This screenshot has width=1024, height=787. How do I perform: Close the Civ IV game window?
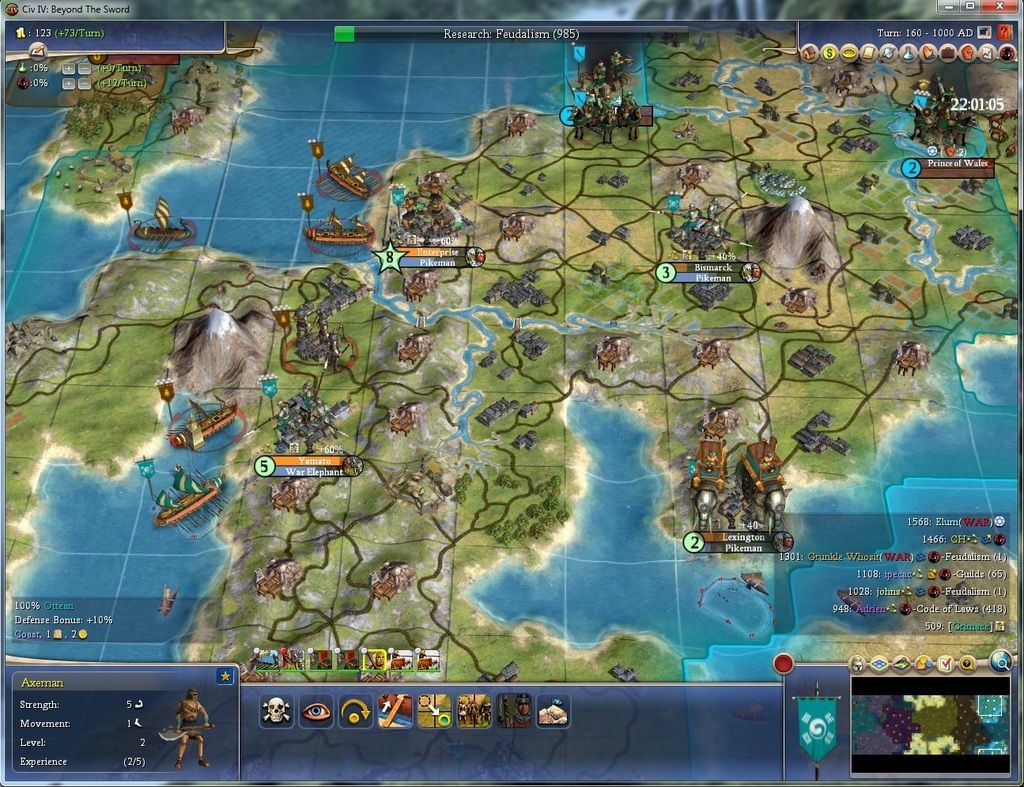click(998, 7)
